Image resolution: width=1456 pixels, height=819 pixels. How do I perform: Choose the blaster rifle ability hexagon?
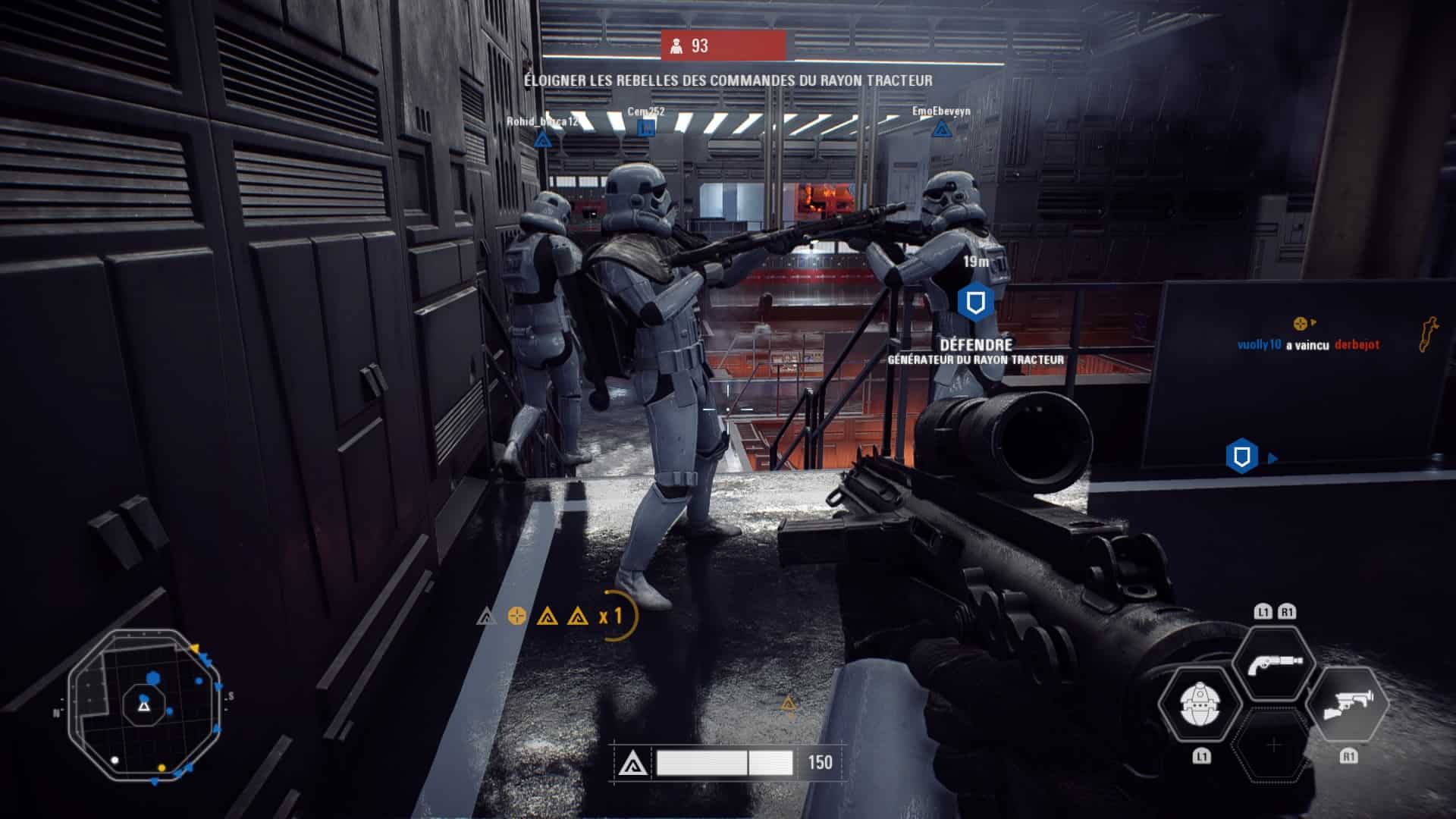[x=1348, y=704]
